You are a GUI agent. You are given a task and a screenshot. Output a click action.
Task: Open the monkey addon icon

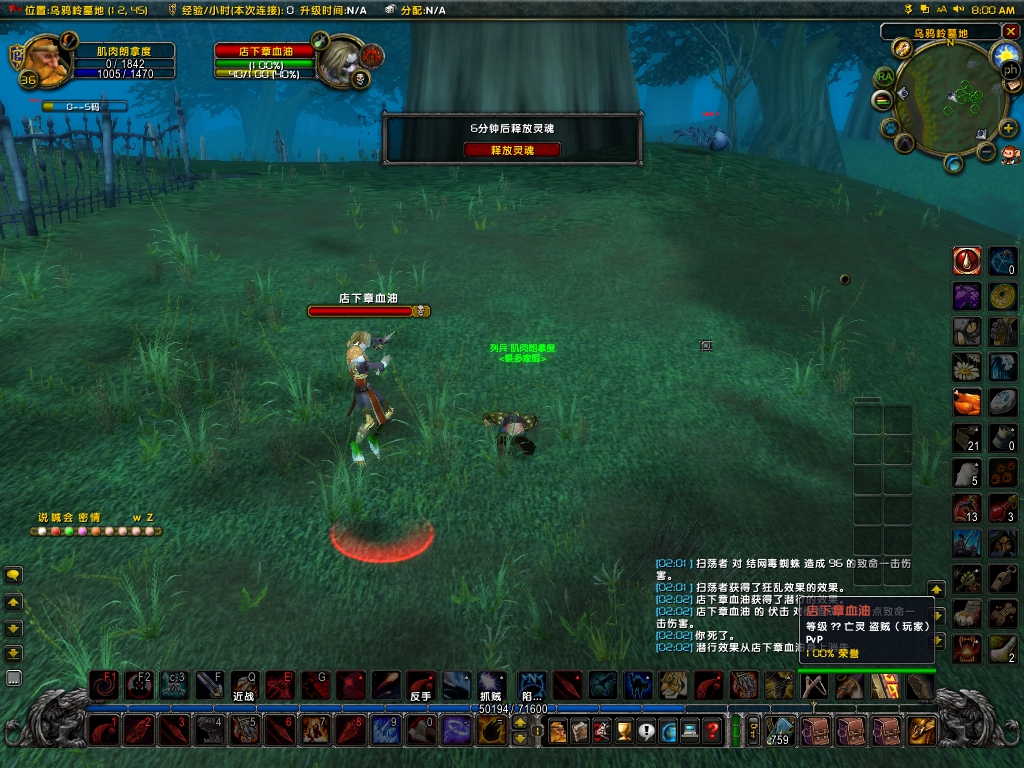tap(1011, 153)
